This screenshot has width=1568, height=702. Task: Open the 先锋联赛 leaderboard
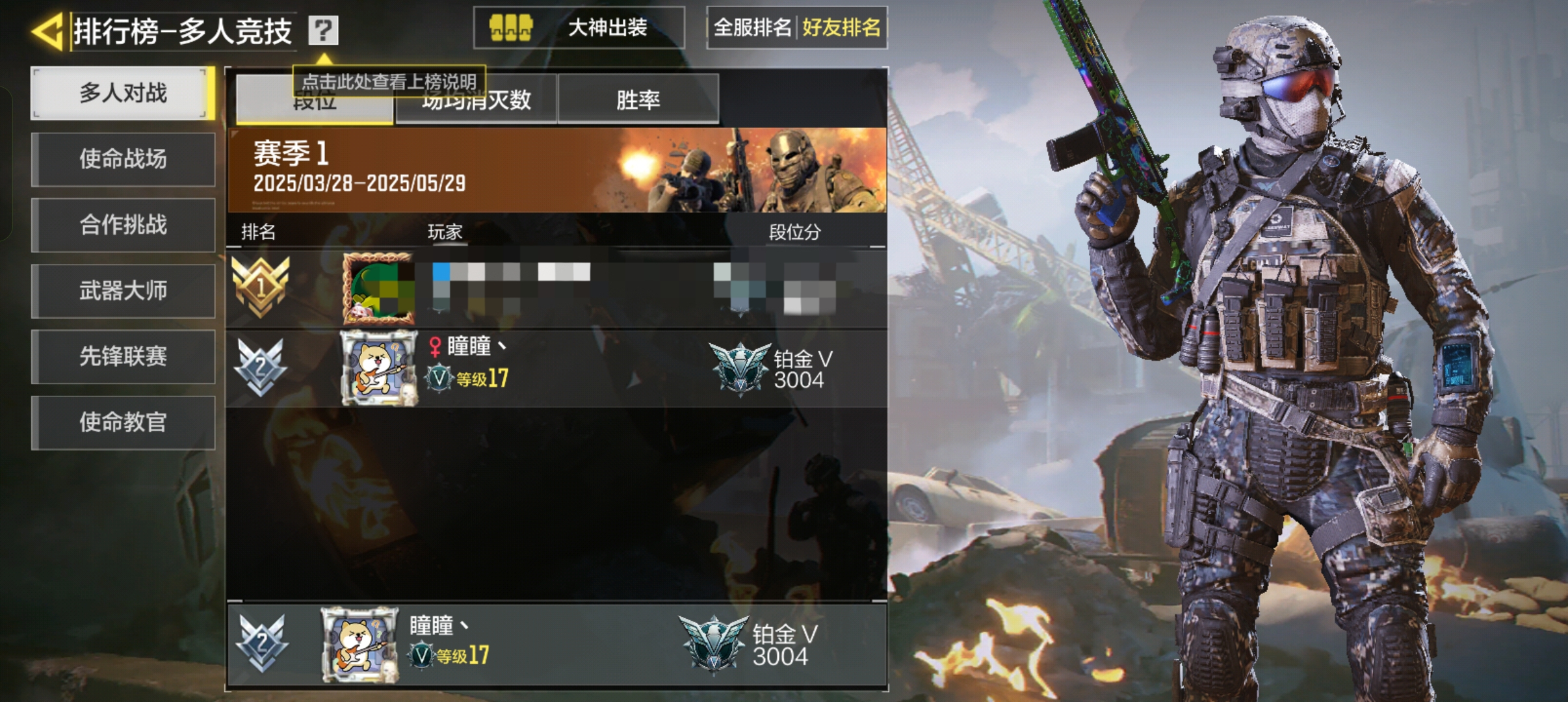[x=123, y=356]
